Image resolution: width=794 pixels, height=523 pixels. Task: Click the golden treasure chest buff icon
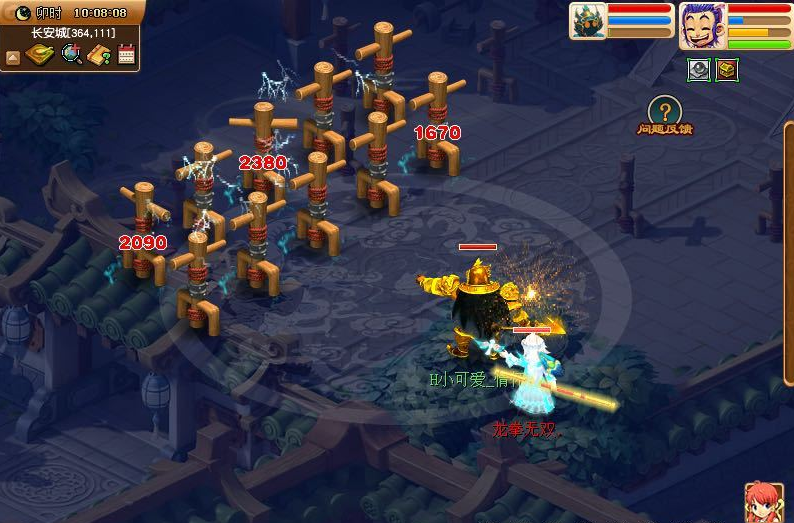pyautogui.click(x=727, y=69)
